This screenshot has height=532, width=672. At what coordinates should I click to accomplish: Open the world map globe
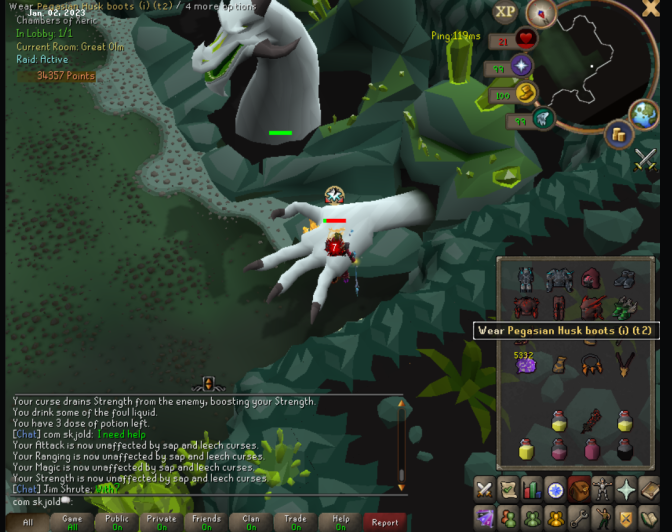click(644, 113)
